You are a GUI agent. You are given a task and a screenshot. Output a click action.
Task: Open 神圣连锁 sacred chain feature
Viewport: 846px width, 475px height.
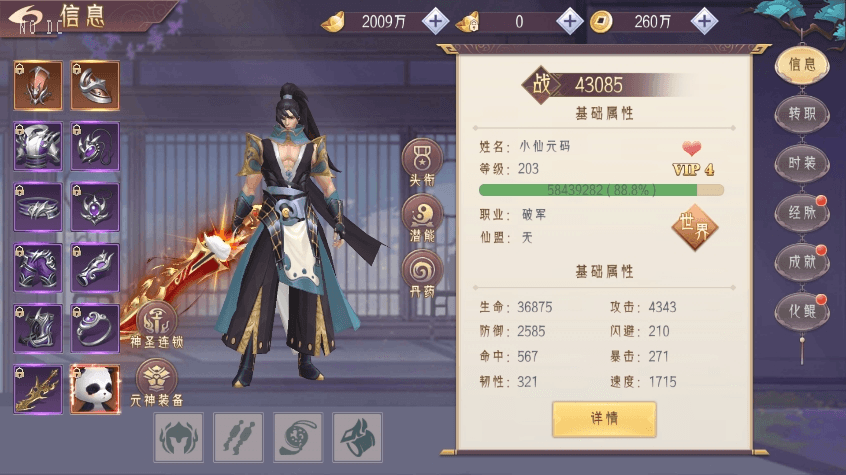point(157,323)
